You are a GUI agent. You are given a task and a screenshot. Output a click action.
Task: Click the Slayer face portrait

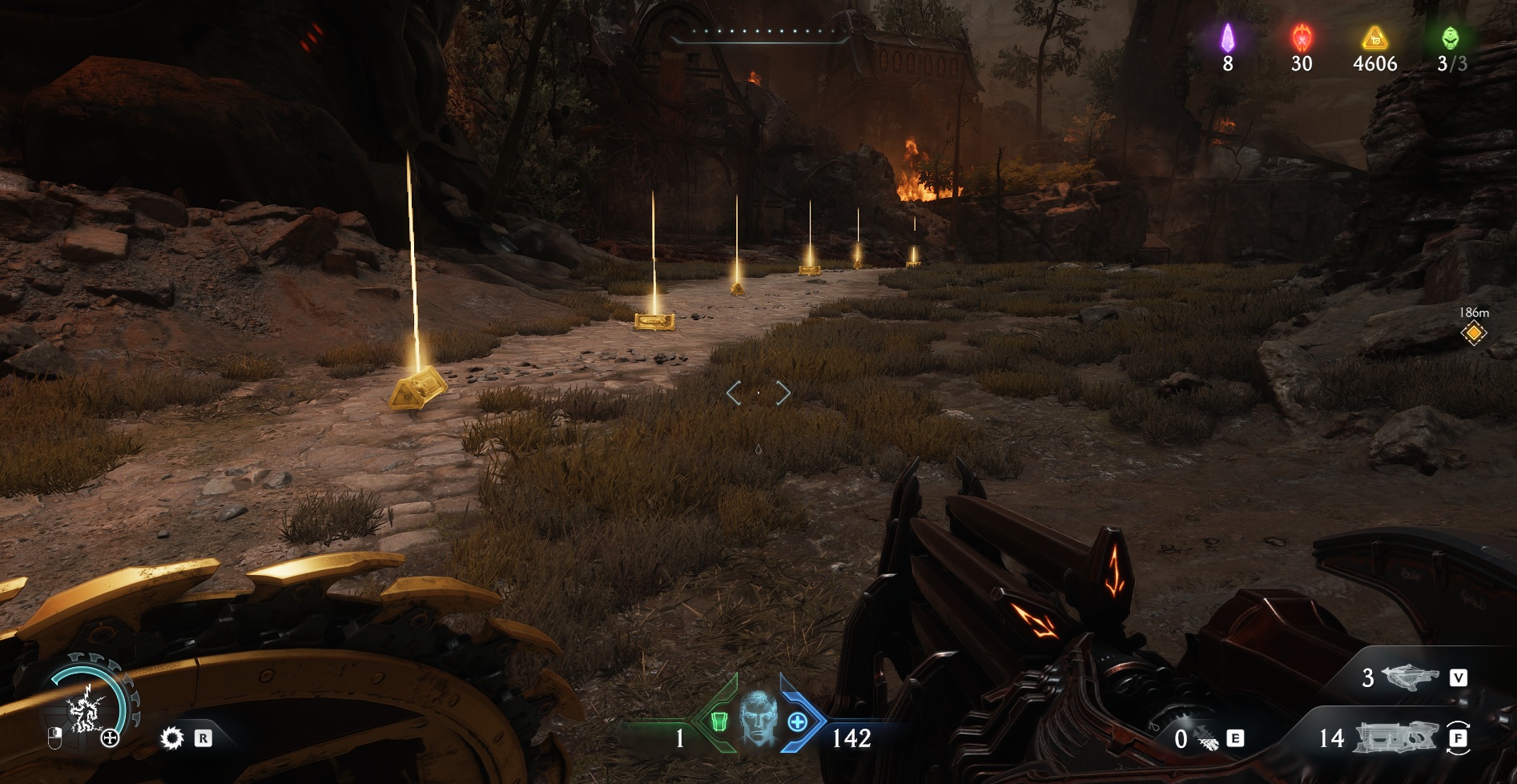tap(757, 718)
